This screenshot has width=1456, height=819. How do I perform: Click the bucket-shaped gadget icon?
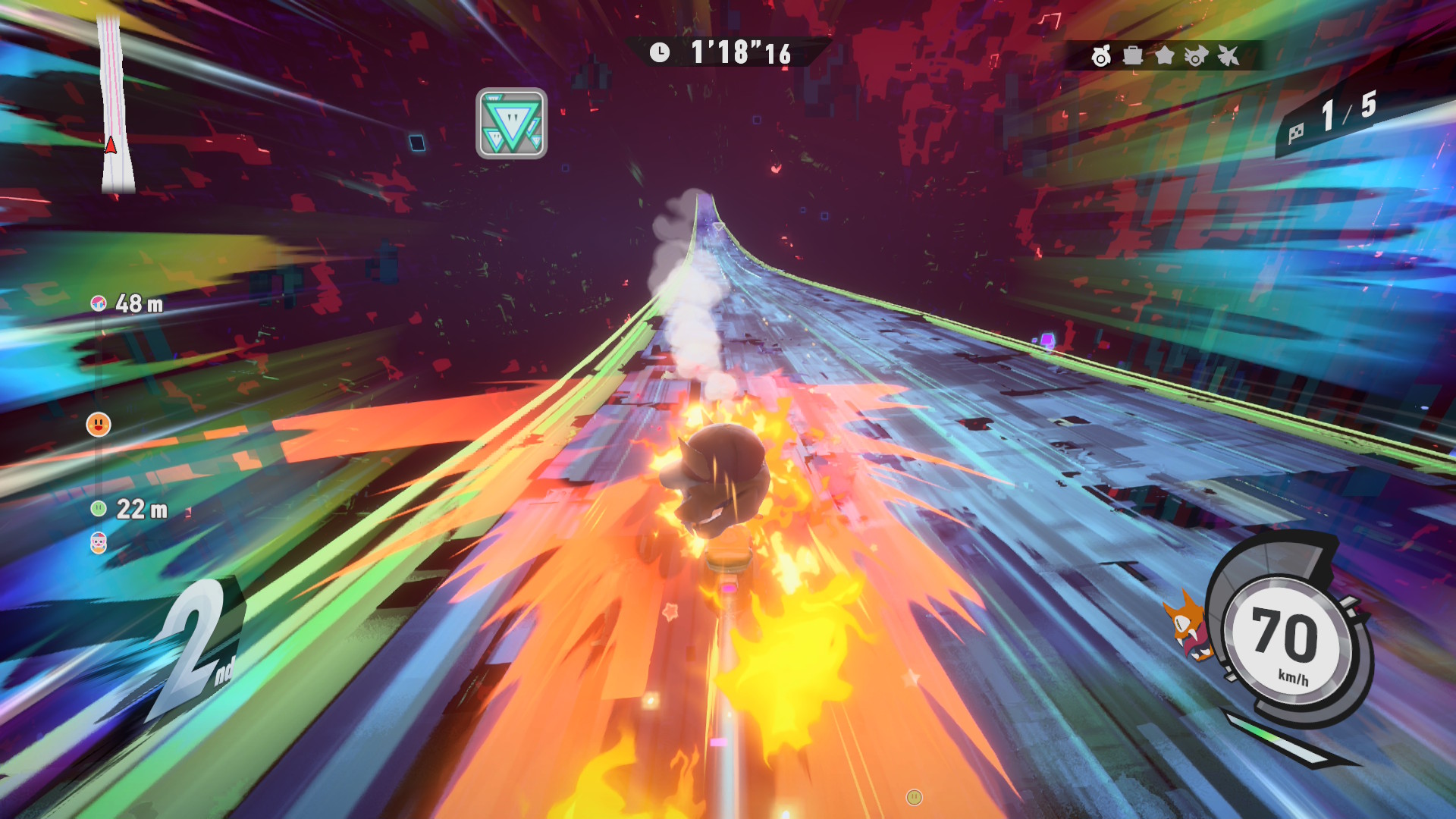[1133, 55]
